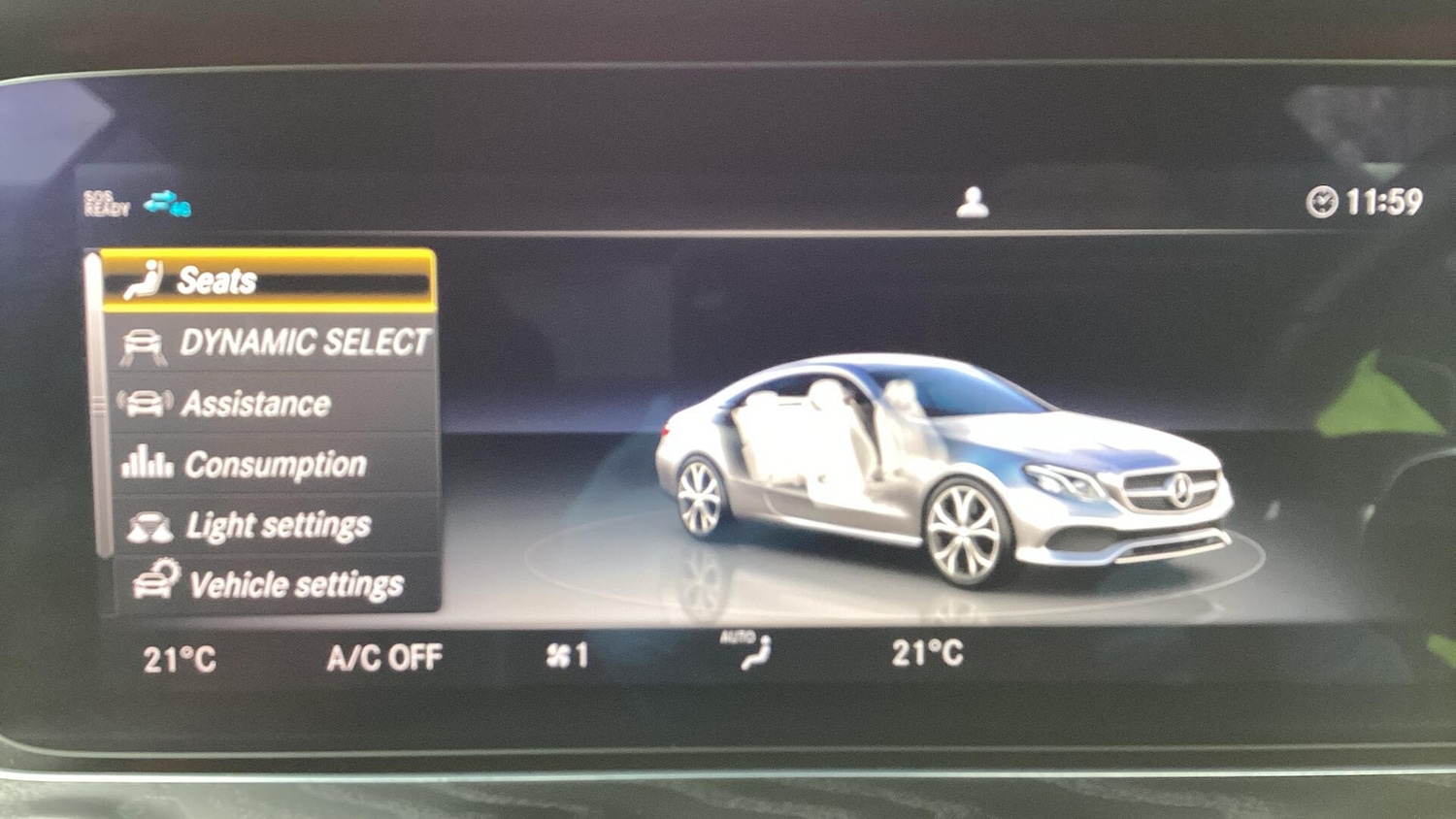Select the Seats menu entry

[268, 280]
